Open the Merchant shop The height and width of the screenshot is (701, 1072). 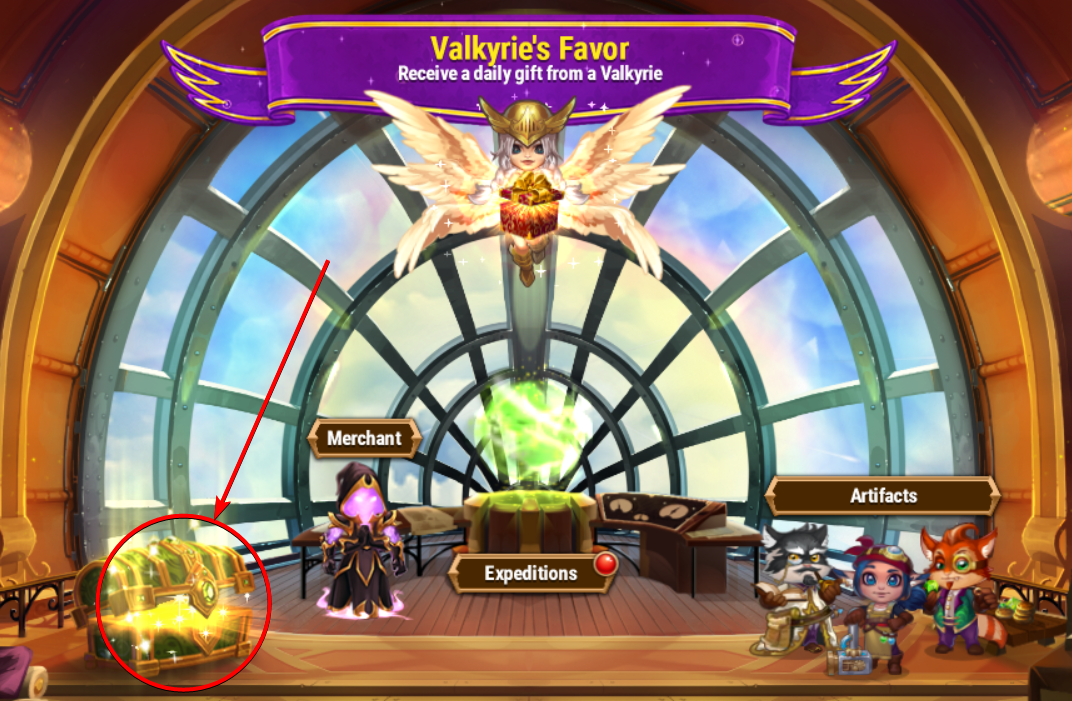364,438
